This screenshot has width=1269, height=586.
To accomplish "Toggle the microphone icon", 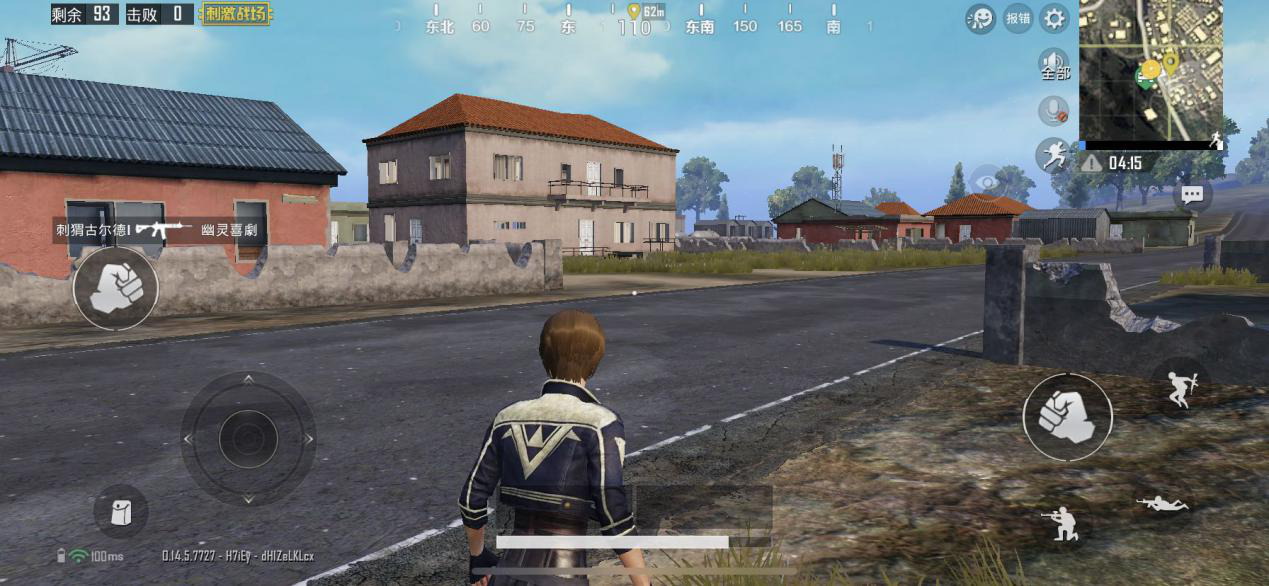I will 1053,110.
